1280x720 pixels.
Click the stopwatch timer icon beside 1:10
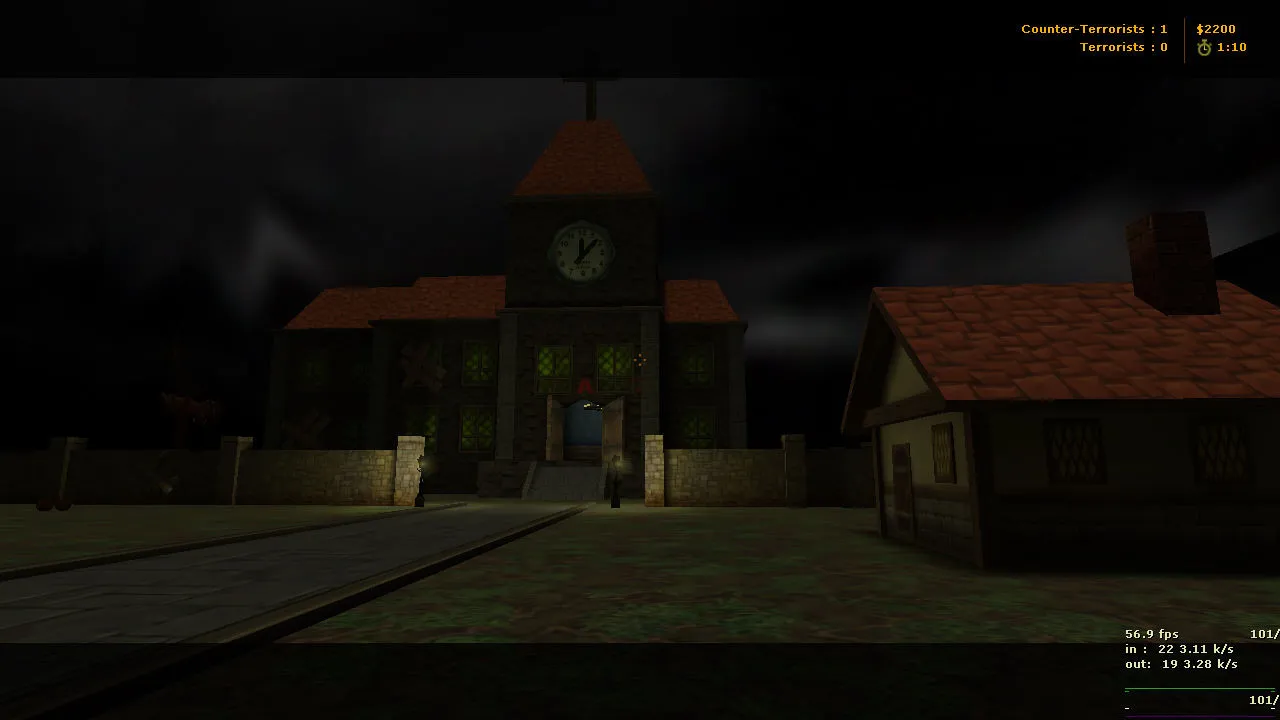point(1204,46)
